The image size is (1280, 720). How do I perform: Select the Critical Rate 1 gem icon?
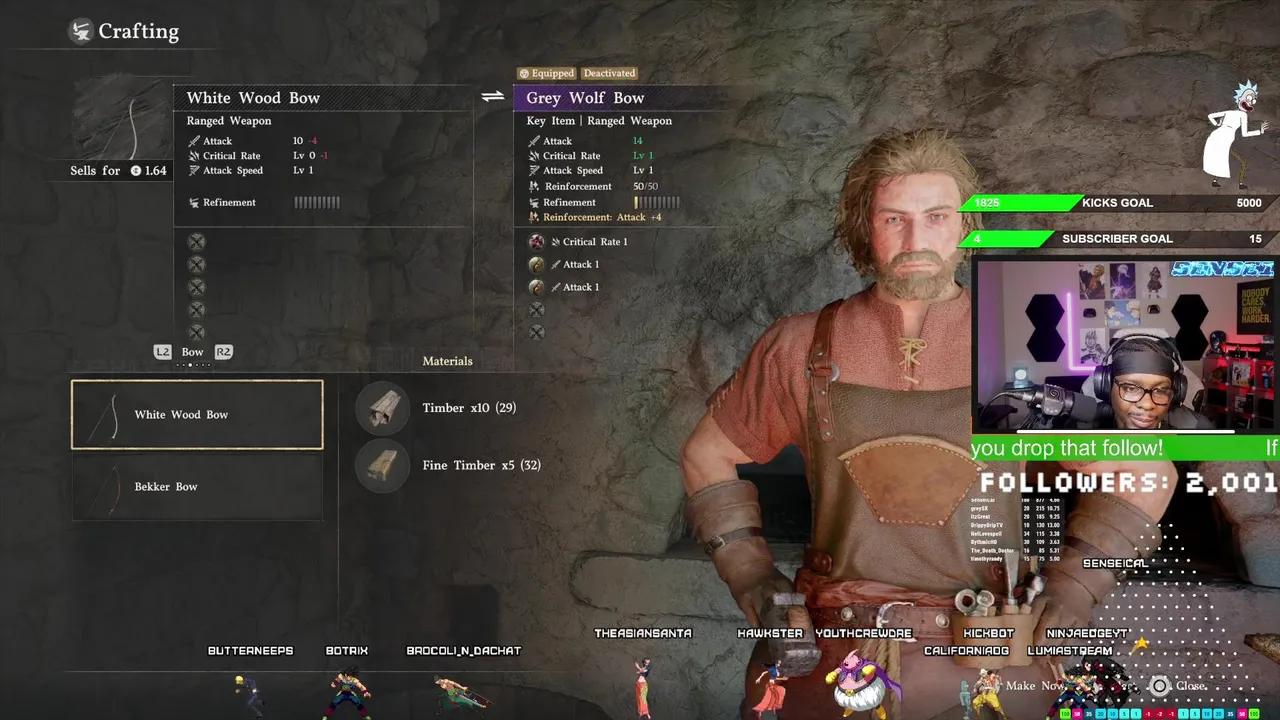point(538,241)
